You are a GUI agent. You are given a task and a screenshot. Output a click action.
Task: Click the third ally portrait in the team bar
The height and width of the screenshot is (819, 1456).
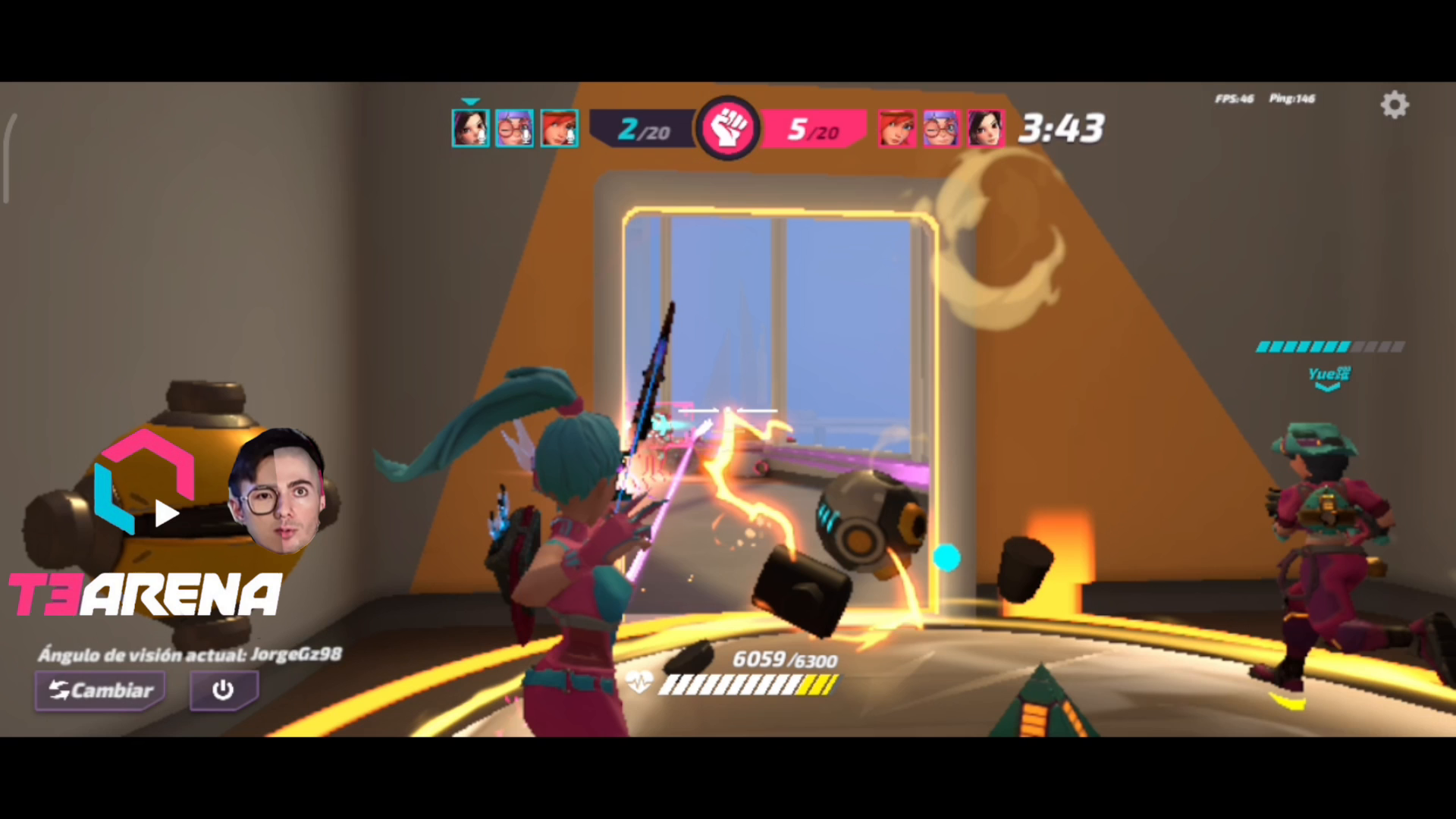(559, 127)
